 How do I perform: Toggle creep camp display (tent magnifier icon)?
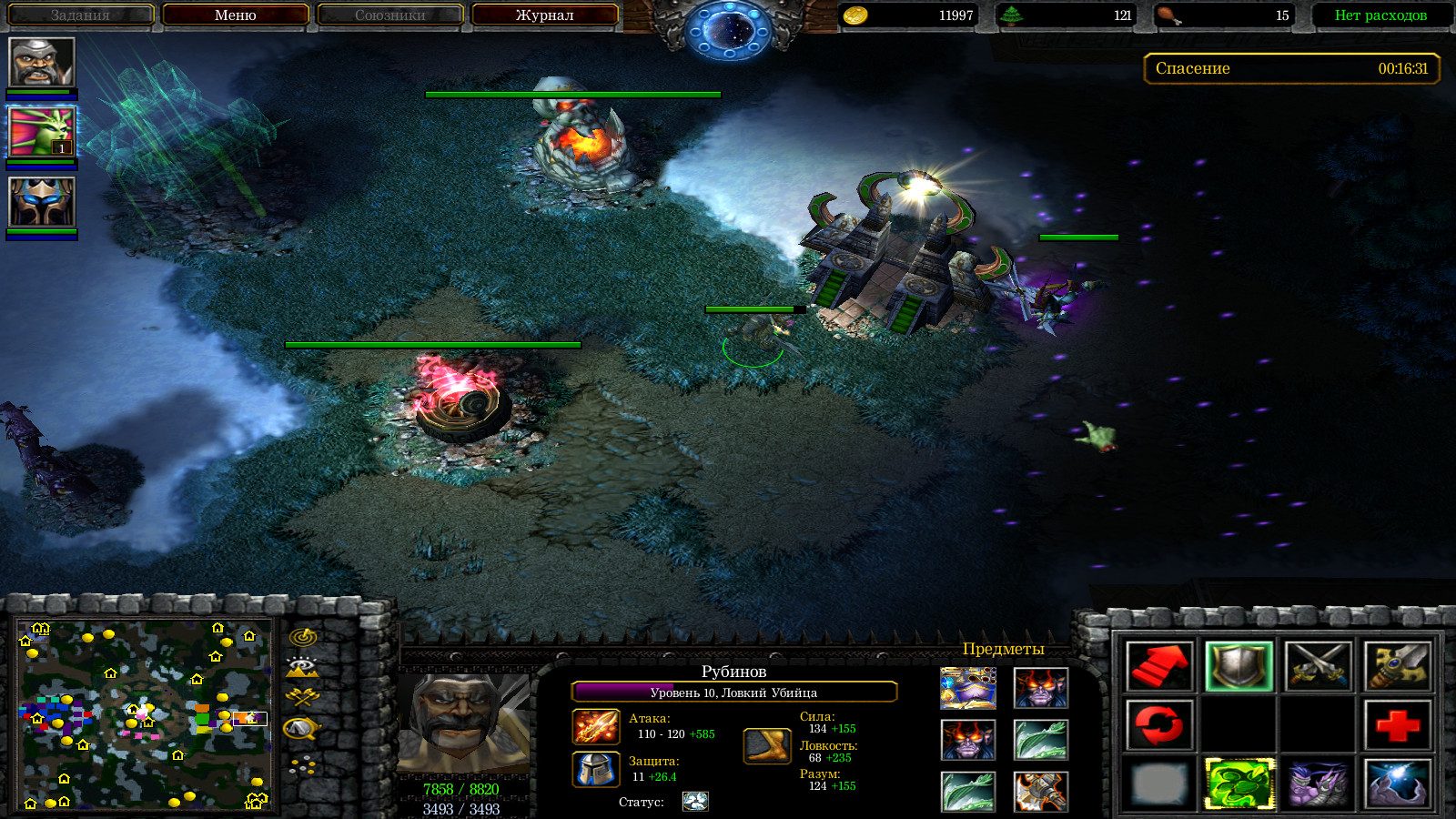coord(302,728)
